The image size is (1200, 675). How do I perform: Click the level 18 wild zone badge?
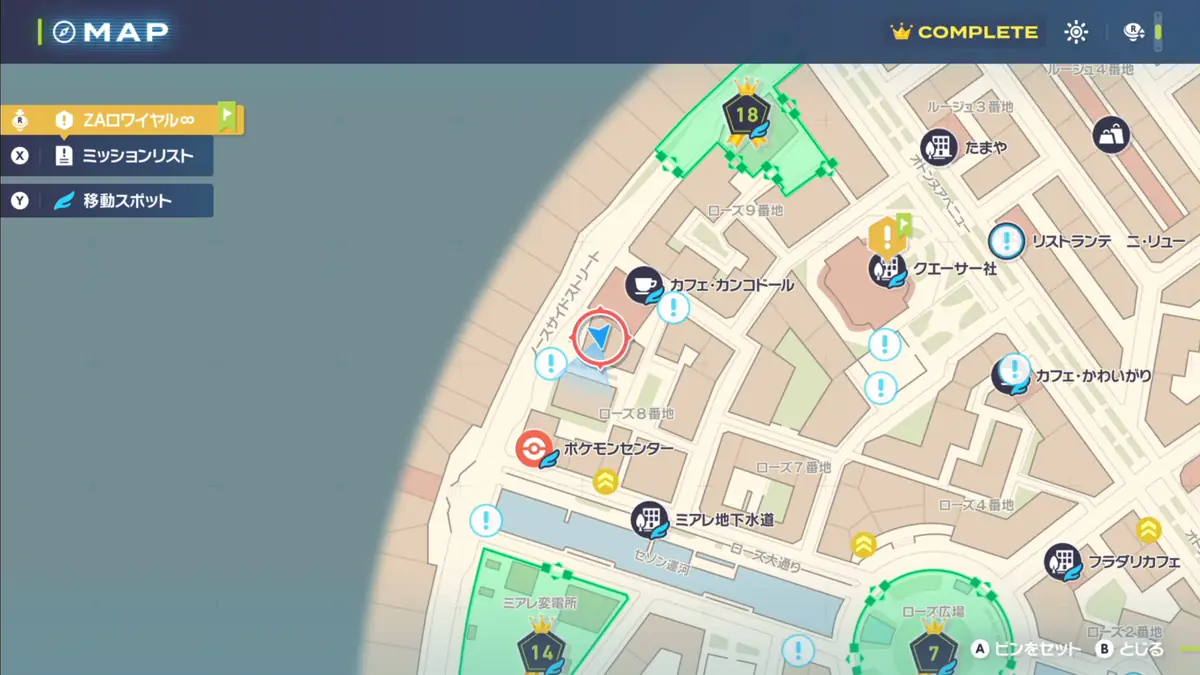coord(747,114)
